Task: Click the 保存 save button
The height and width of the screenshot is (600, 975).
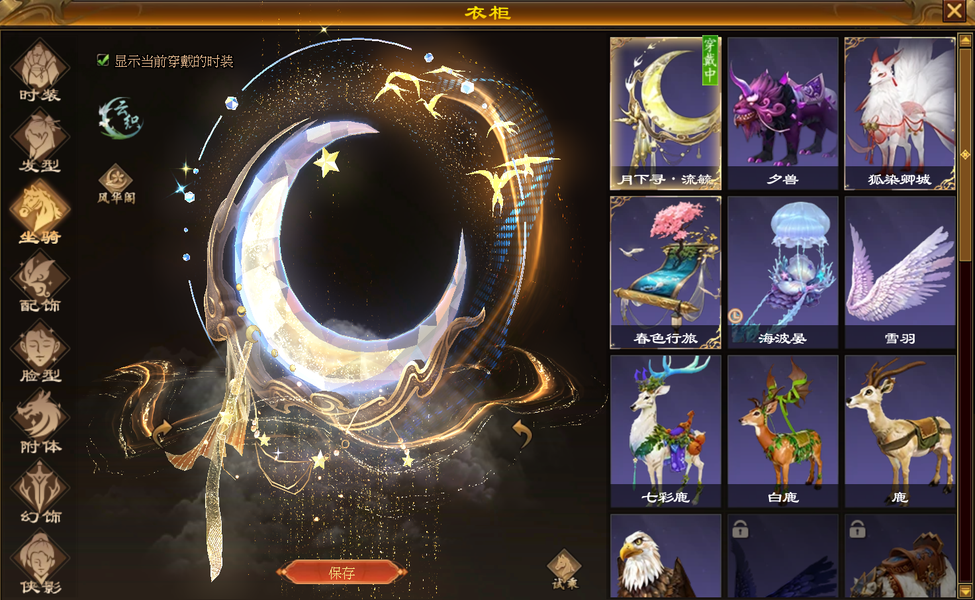Action: pos(341,573)
